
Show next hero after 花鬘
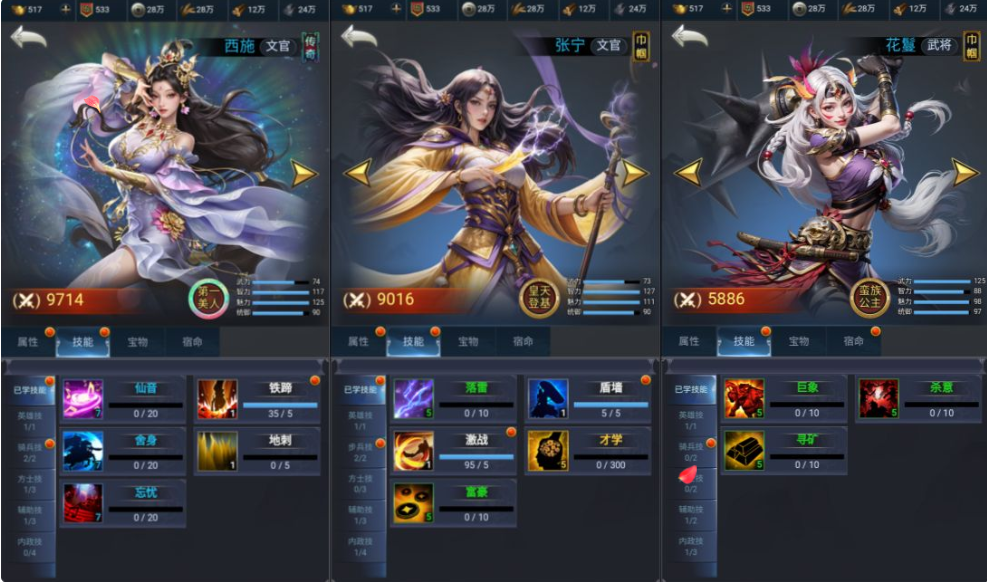[964, 172]
